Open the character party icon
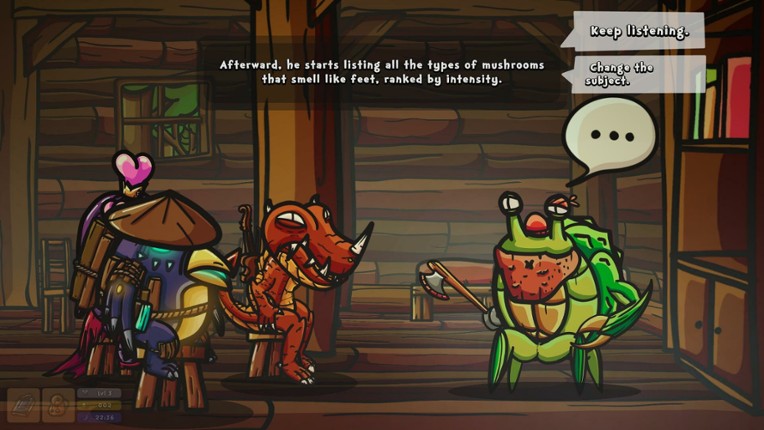Viewport: 764px width, 430px height. (58, 405)
